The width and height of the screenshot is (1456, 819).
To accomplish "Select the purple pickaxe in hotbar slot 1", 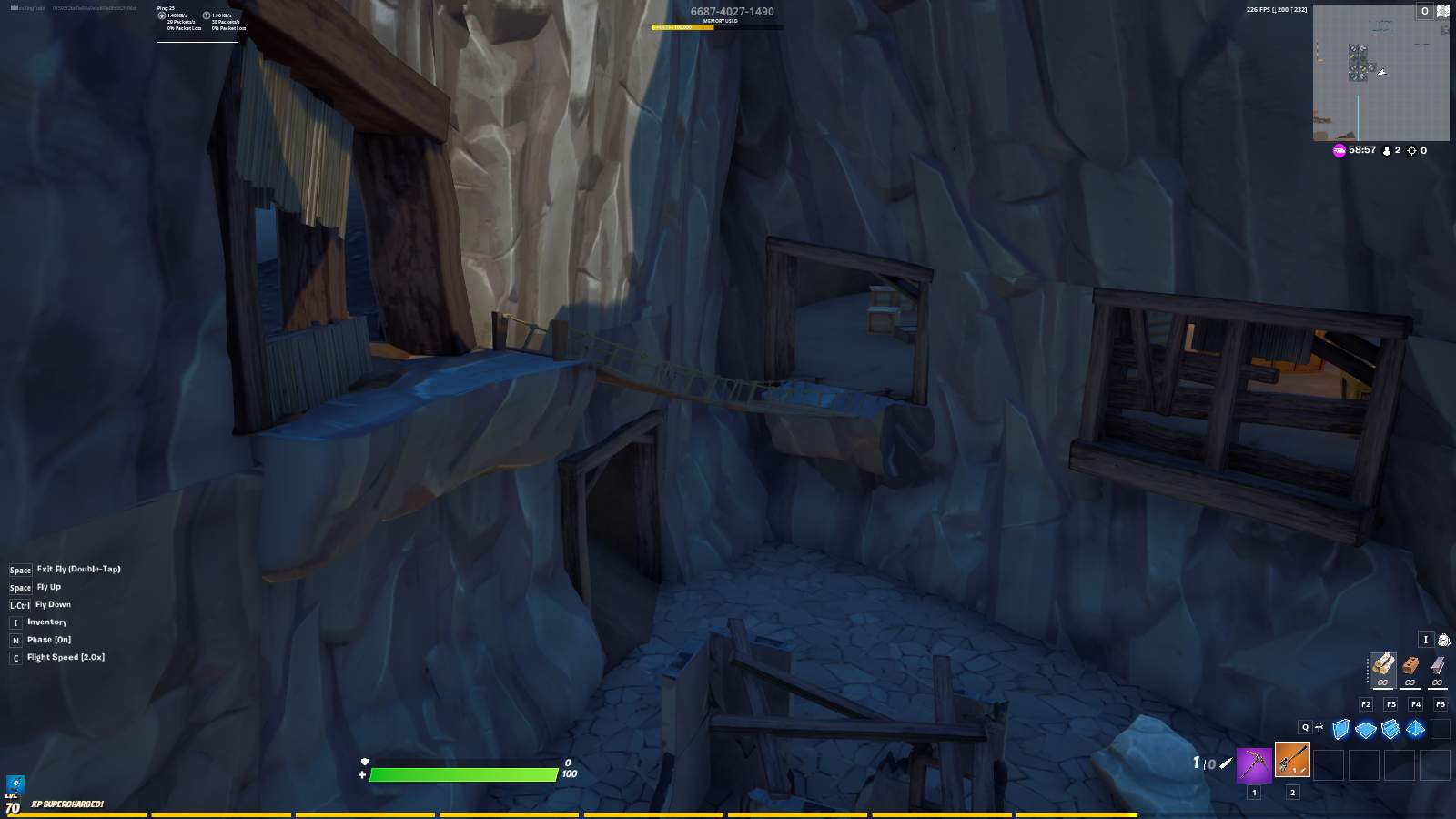I will [x=1252, y=764].
